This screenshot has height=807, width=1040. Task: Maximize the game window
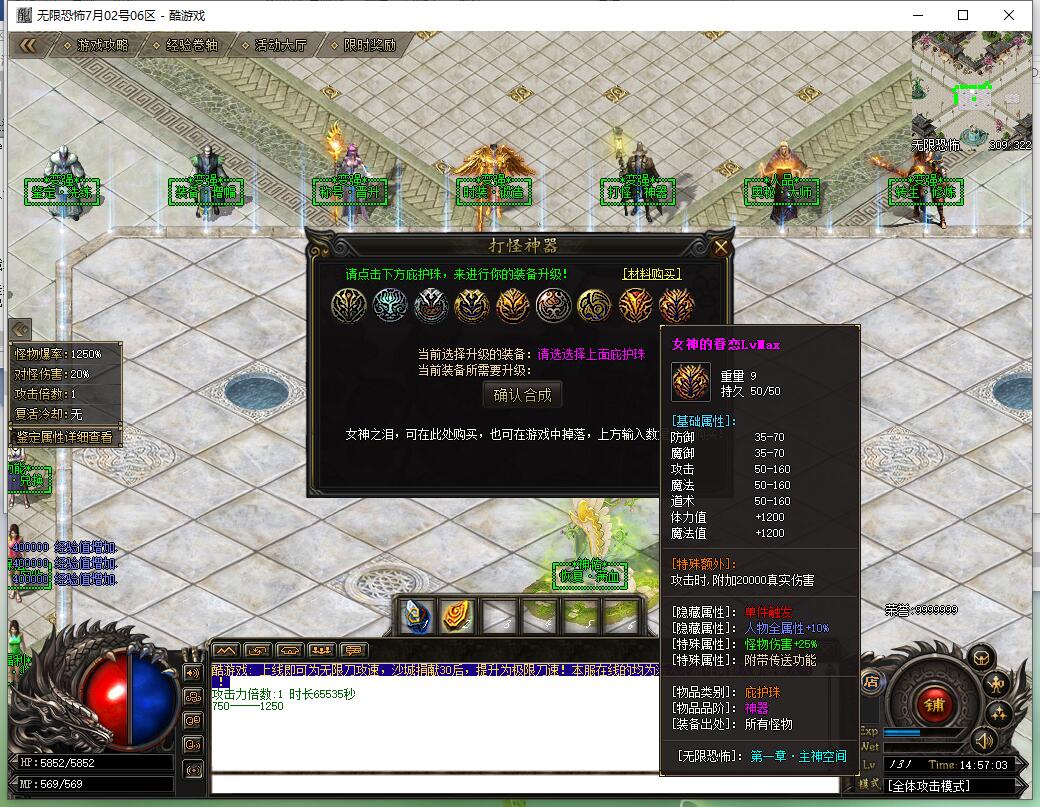pos(963,15)
